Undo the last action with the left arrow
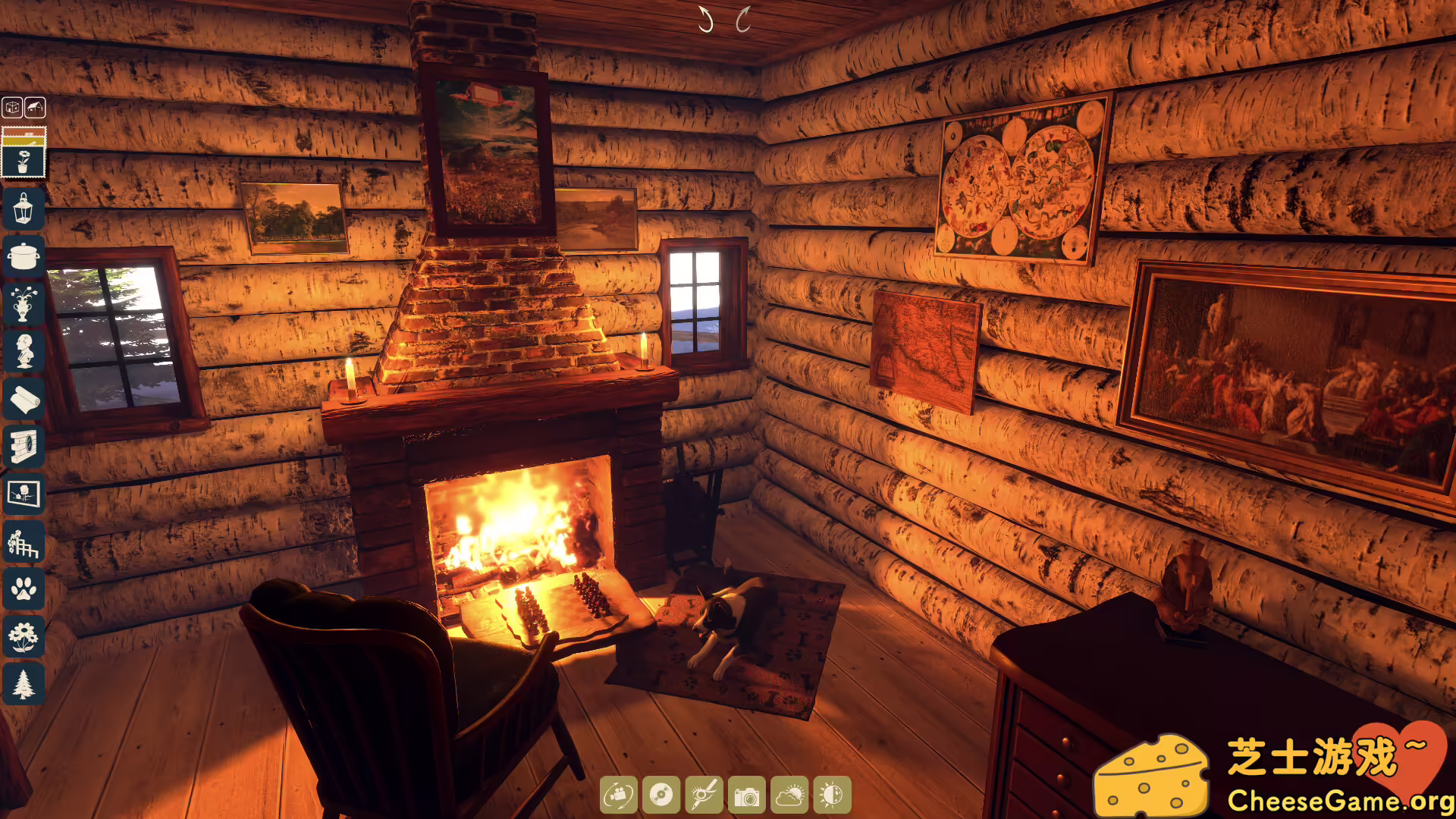Image resolution: width=1456 pixels, height=819 pixels. pyautogui.click(x=706, y=20)
